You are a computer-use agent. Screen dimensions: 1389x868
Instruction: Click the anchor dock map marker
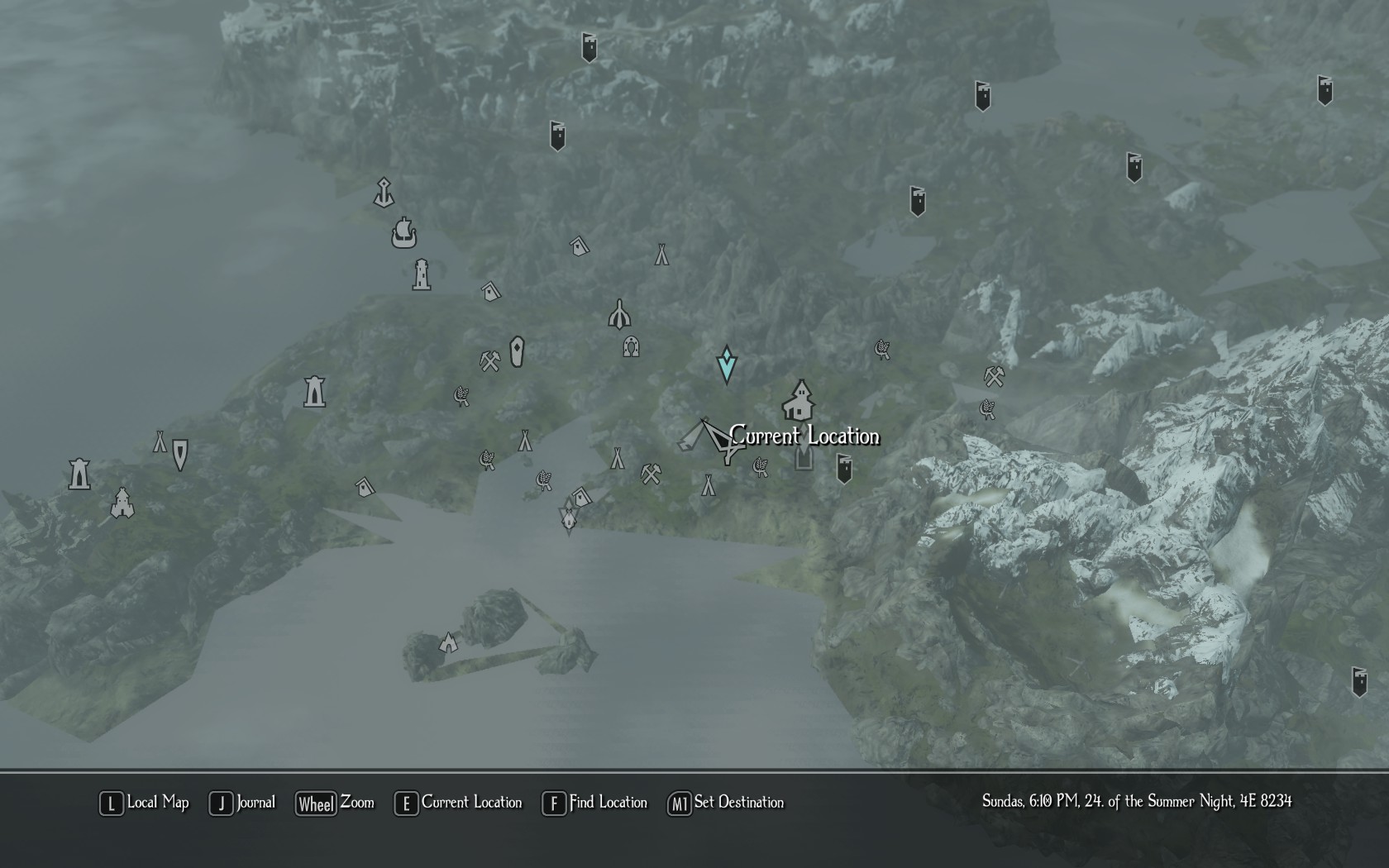383,193
